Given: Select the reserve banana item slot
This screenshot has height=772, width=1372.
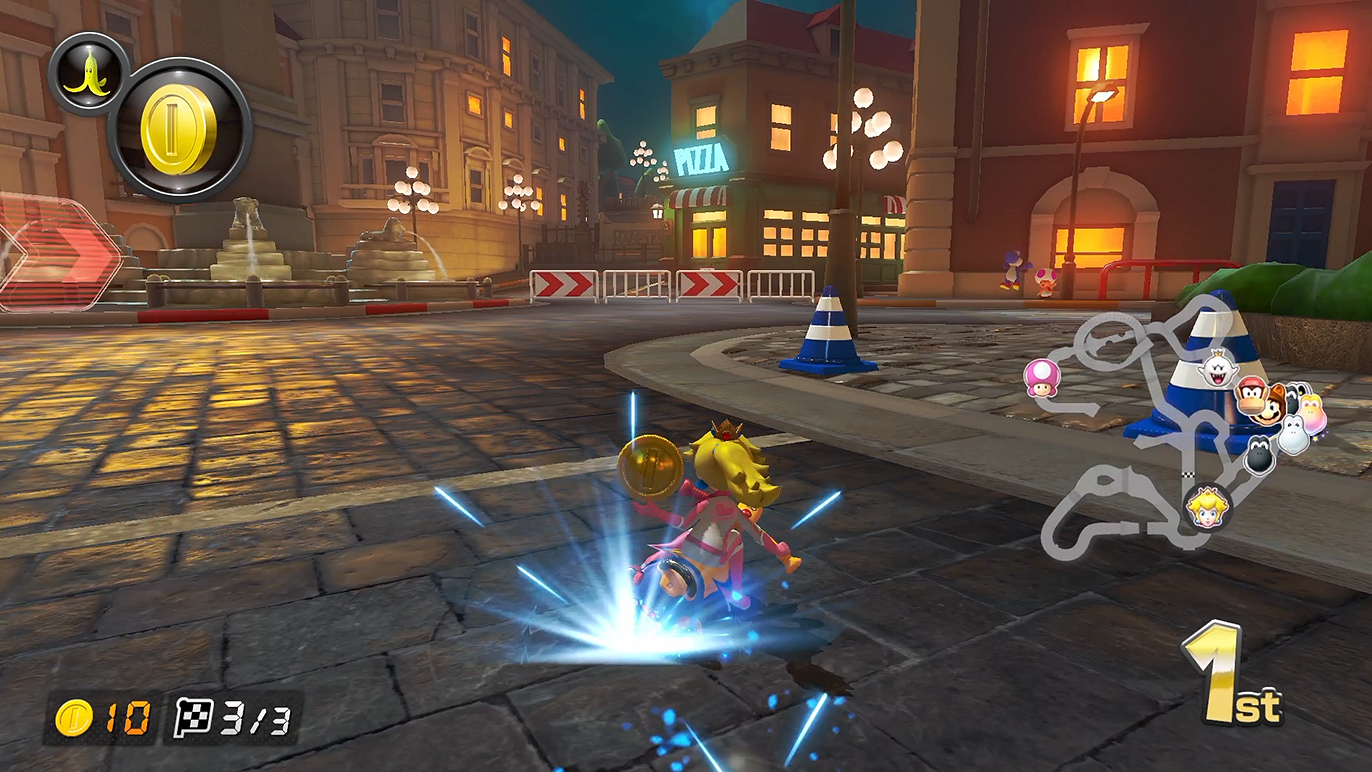Looking at the screenshot, I should pyautogui.click(x=88, y=73).
